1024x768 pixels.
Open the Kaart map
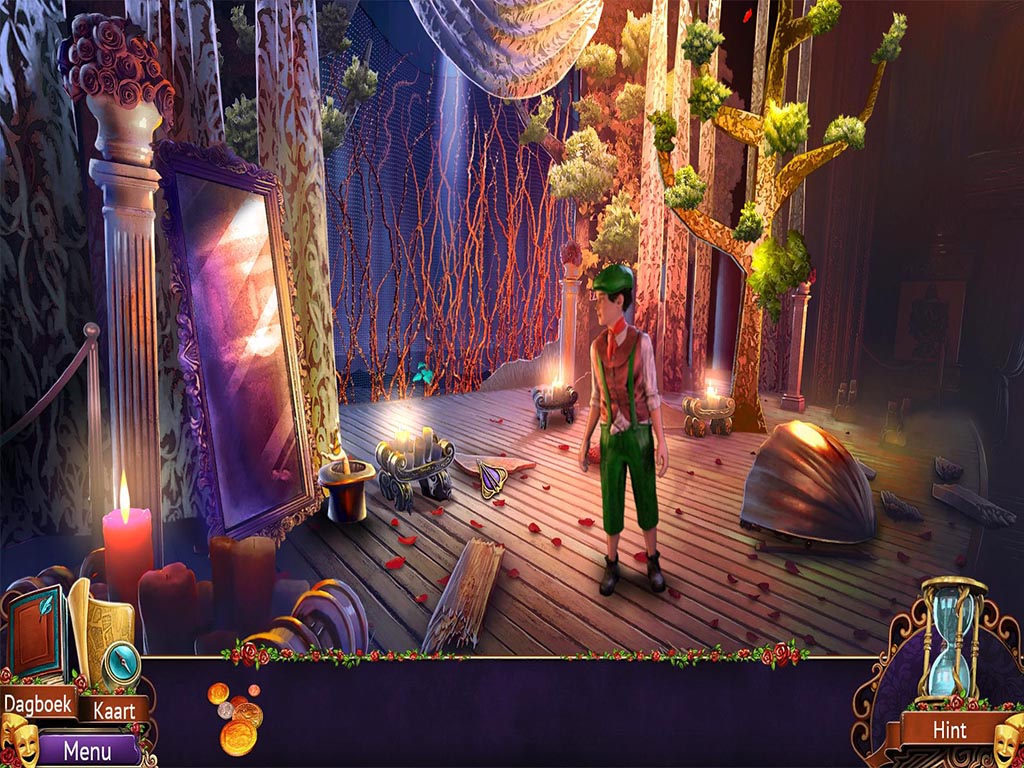pyautogui.click(x=114, y=711)
